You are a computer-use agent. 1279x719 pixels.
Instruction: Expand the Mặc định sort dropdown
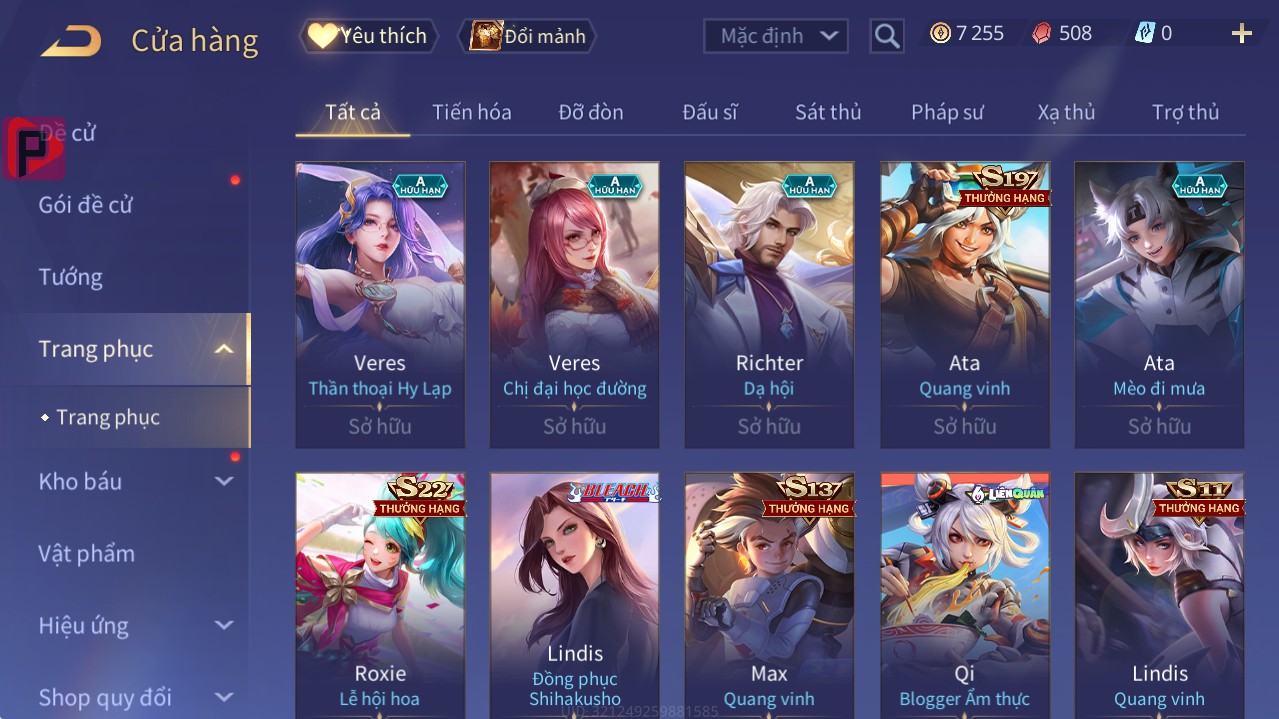tap(776, 36)
